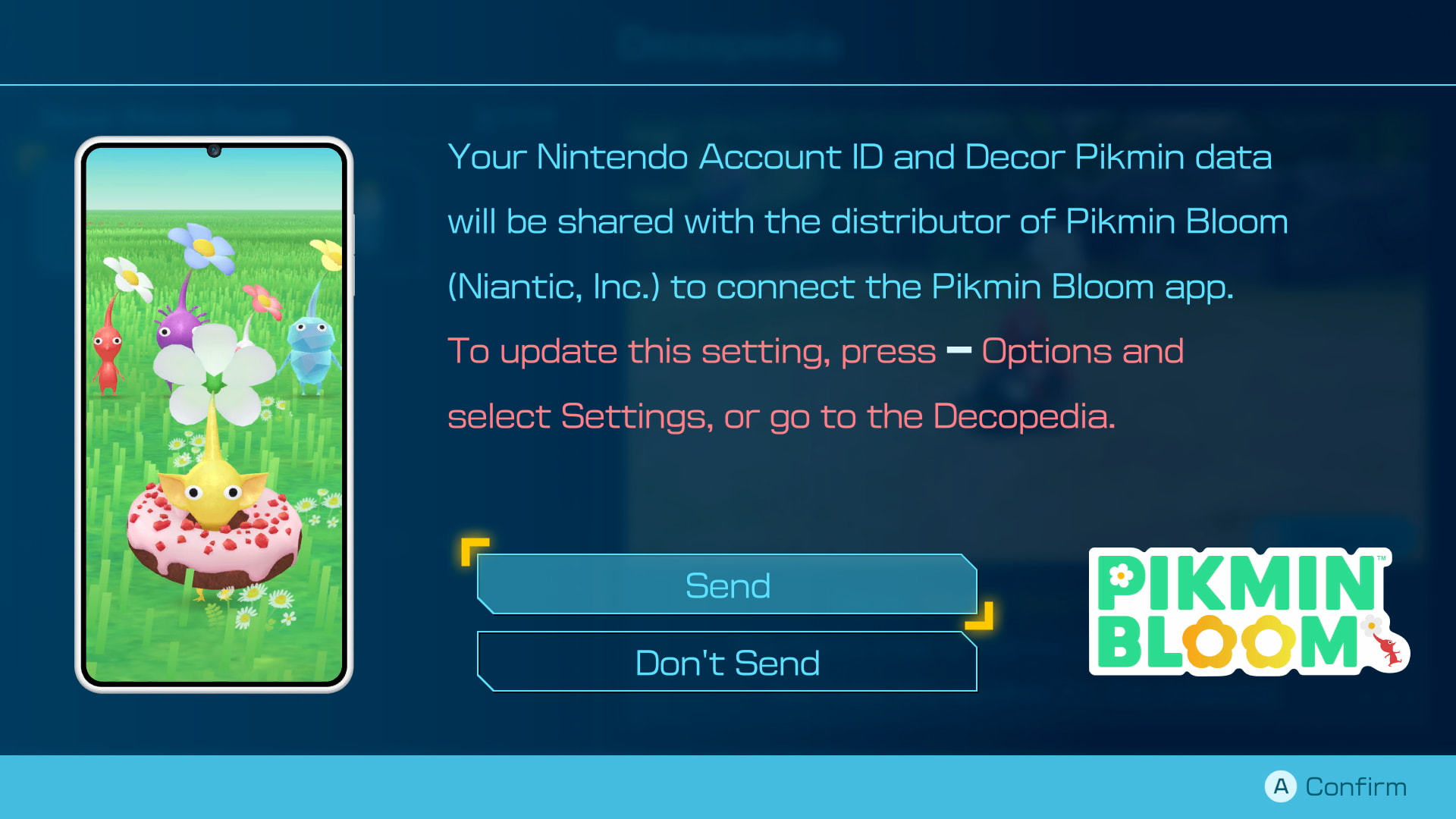Click the word Decopedia in the pink text
This screenshot has width=1456, height=819.
click(993, 416)
